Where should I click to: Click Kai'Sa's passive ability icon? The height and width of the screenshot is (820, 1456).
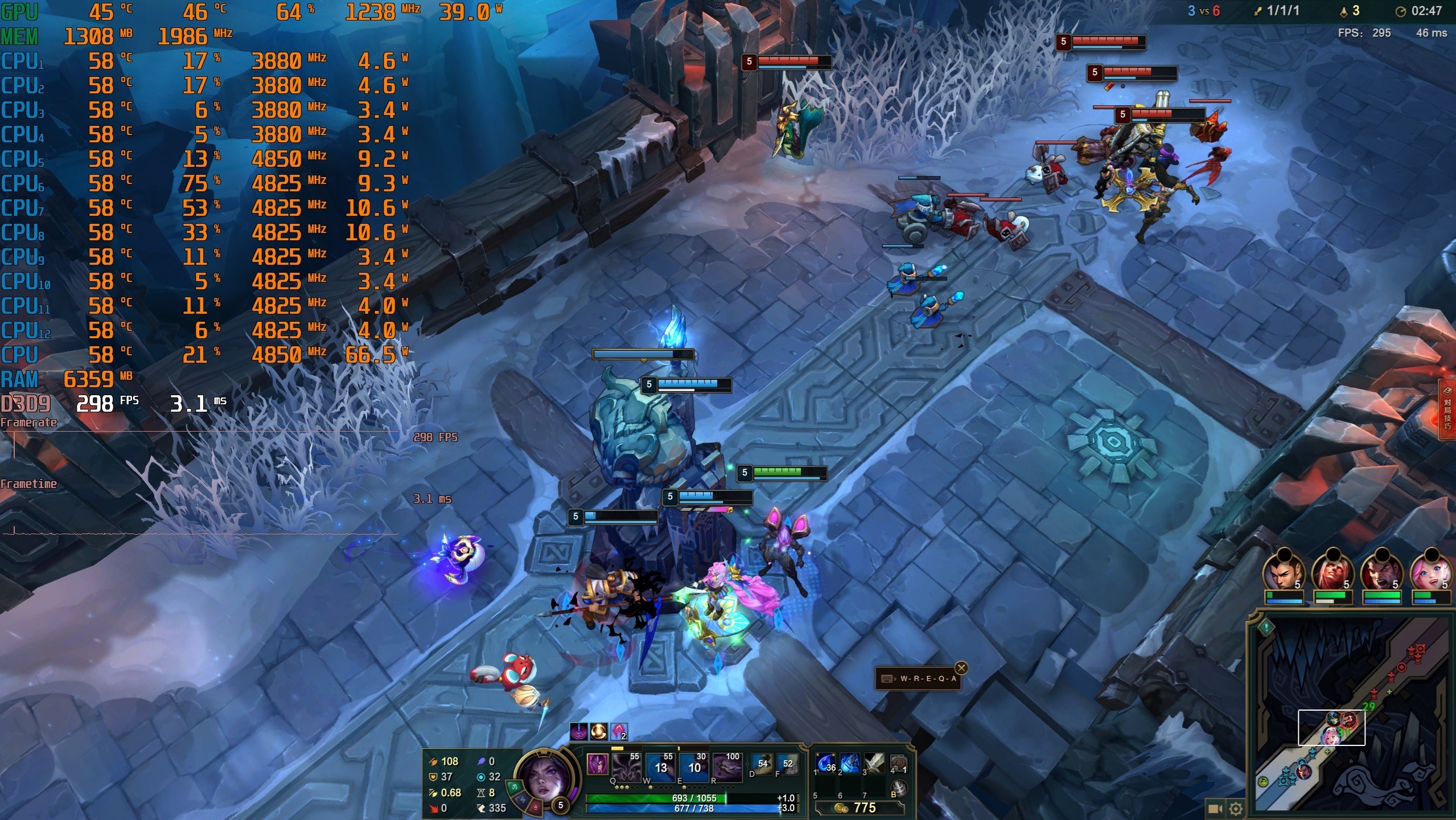coord(597,764)
